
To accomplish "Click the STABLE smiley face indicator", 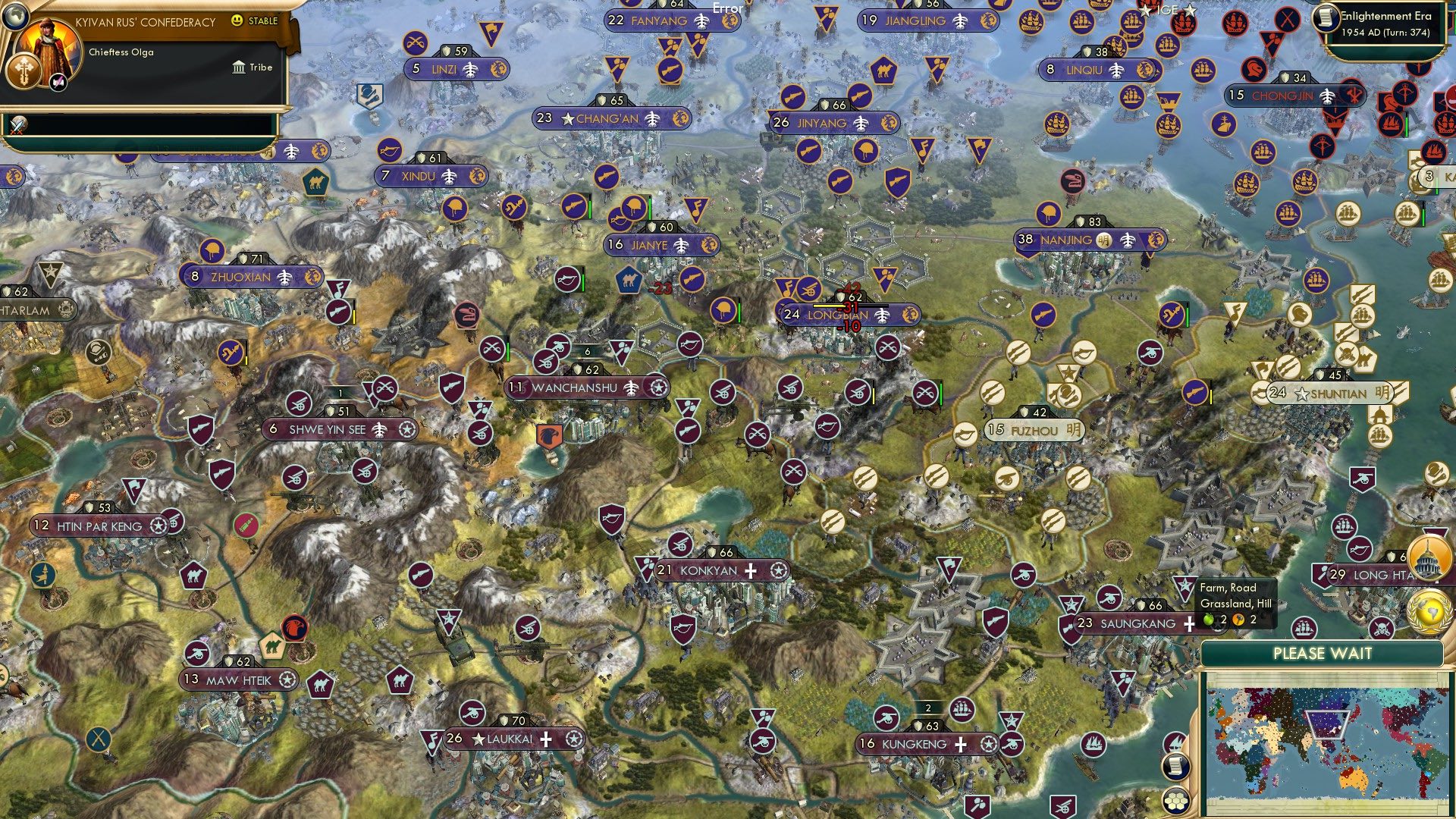I will tap(236, 20).
